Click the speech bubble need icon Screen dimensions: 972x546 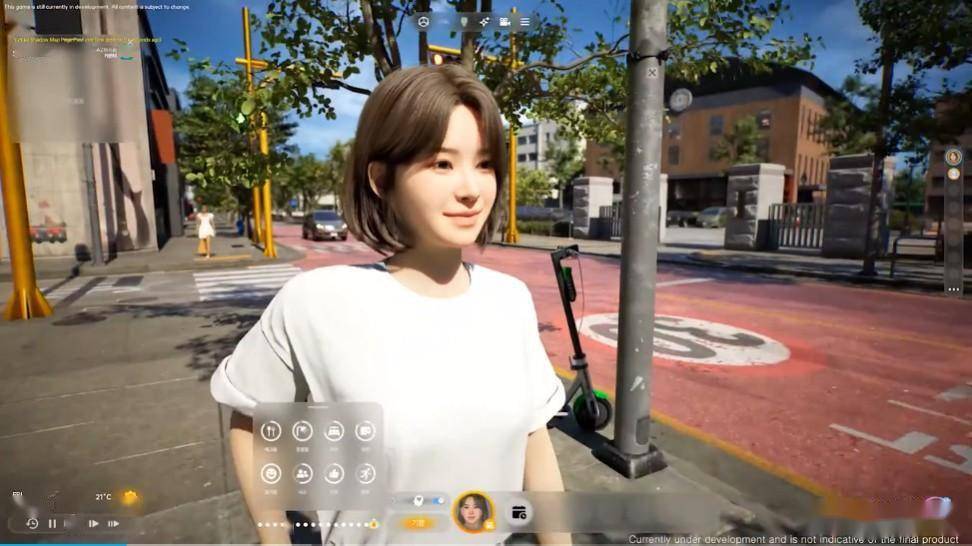365,431
